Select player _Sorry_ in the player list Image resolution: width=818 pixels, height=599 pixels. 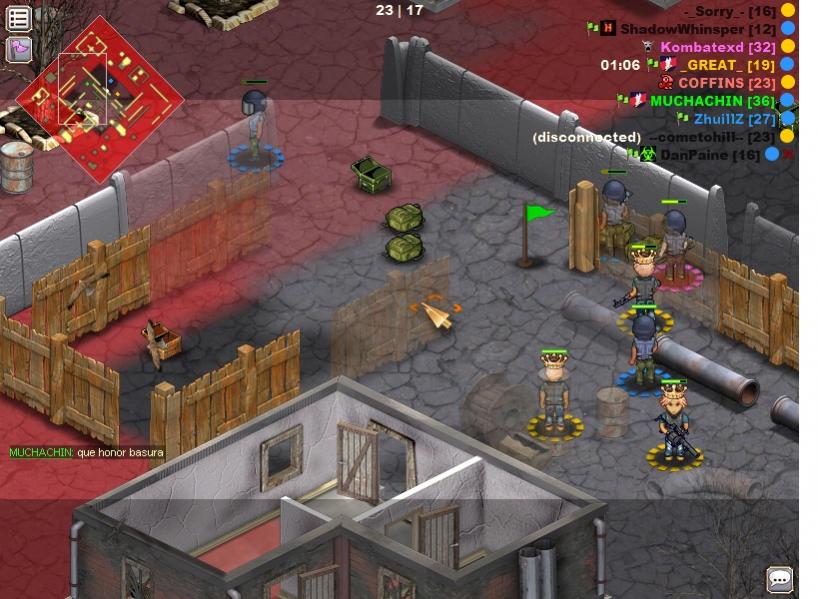(730, 11)
